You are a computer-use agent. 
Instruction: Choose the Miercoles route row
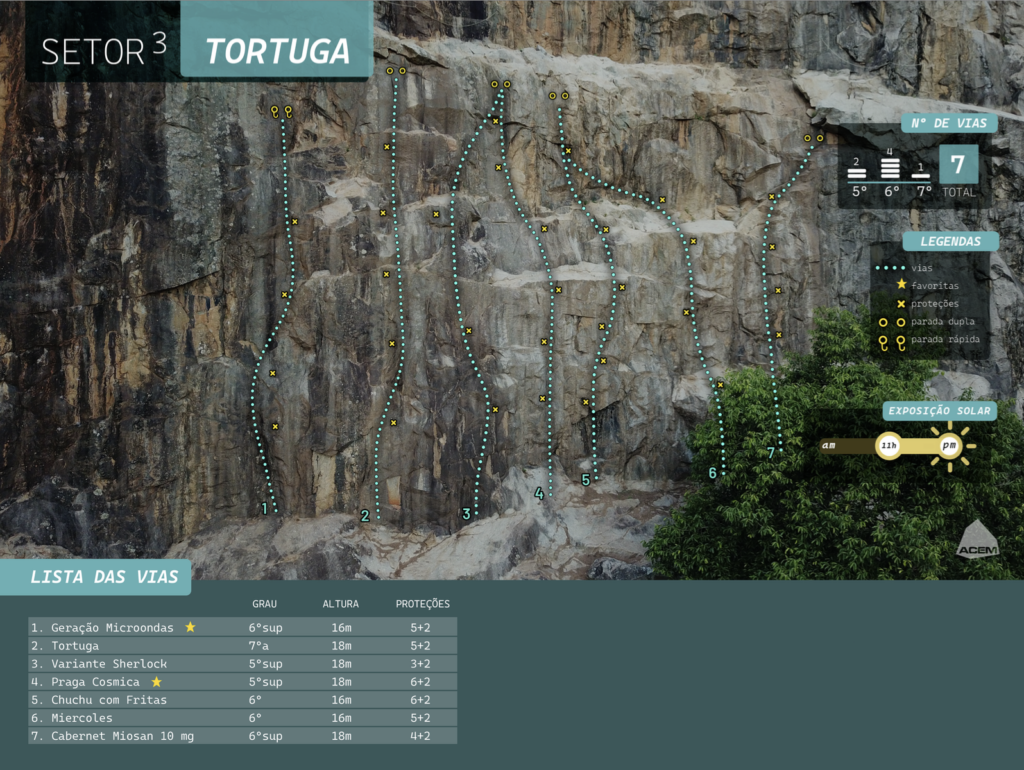point(242,718)
